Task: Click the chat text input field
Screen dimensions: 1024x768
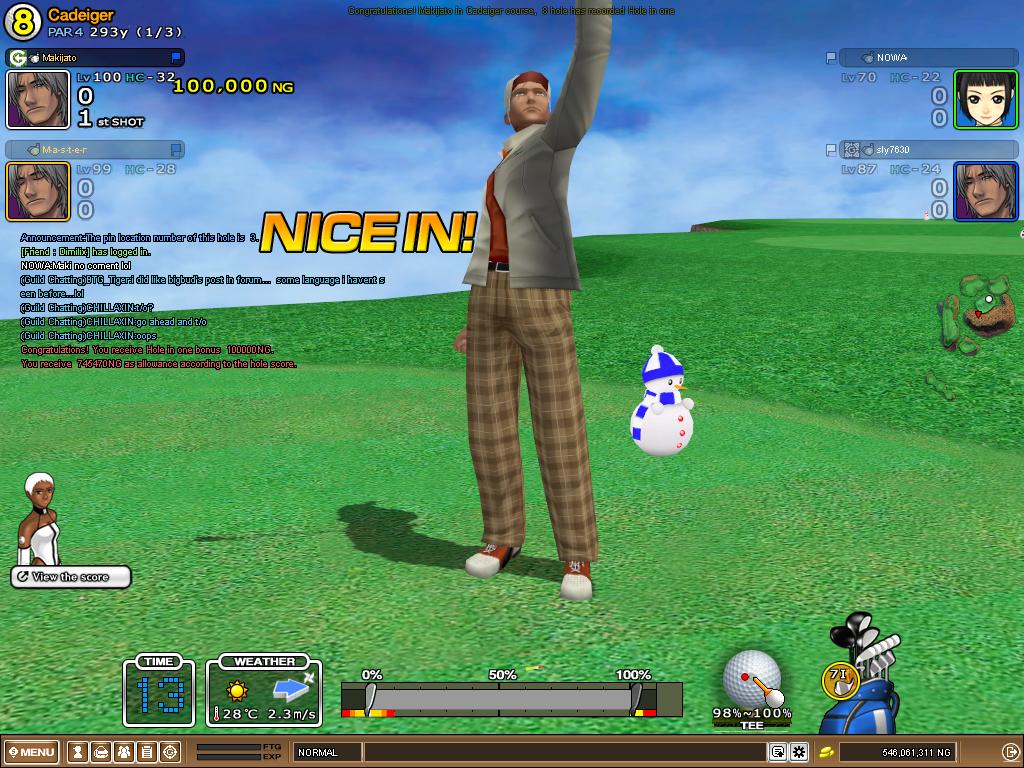Action: pyautogui.click(x=565, y=752)
